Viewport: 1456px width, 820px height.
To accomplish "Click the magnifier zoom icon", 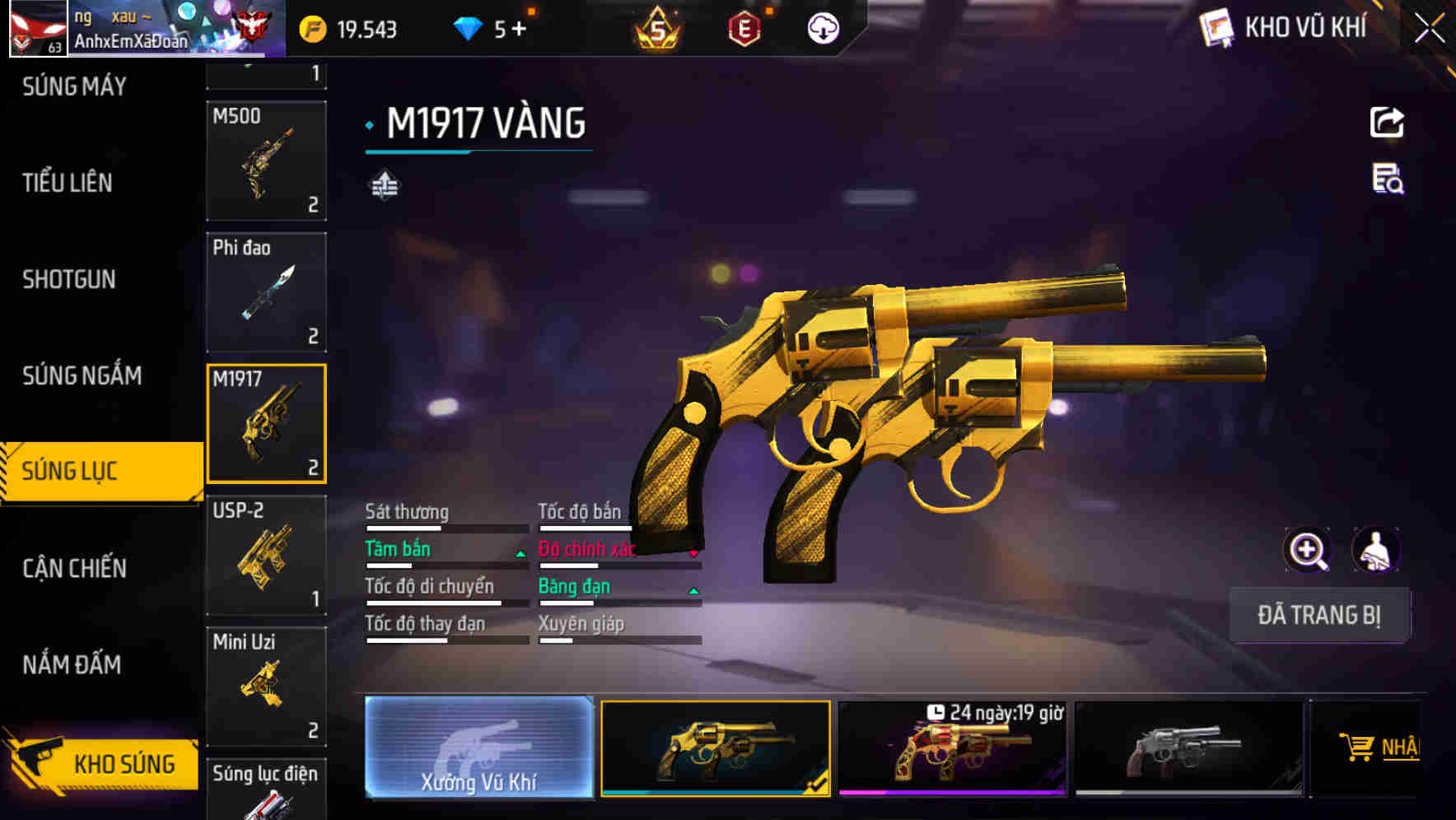I will click(1307, 550).
